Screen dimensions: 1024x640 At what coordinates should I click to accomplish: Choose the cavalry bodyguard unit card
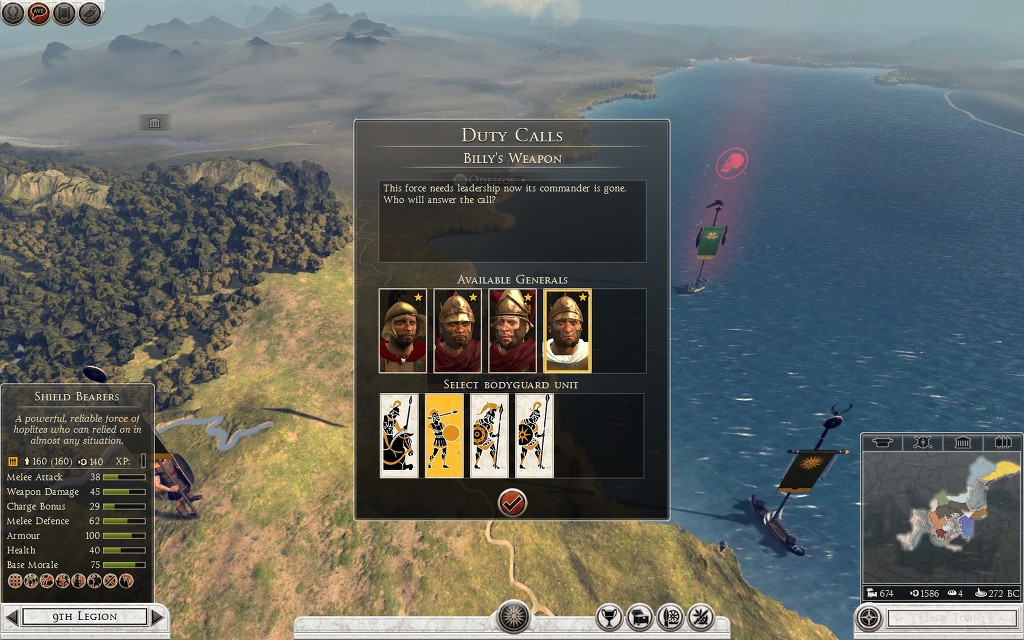click(x=399, y=435)
